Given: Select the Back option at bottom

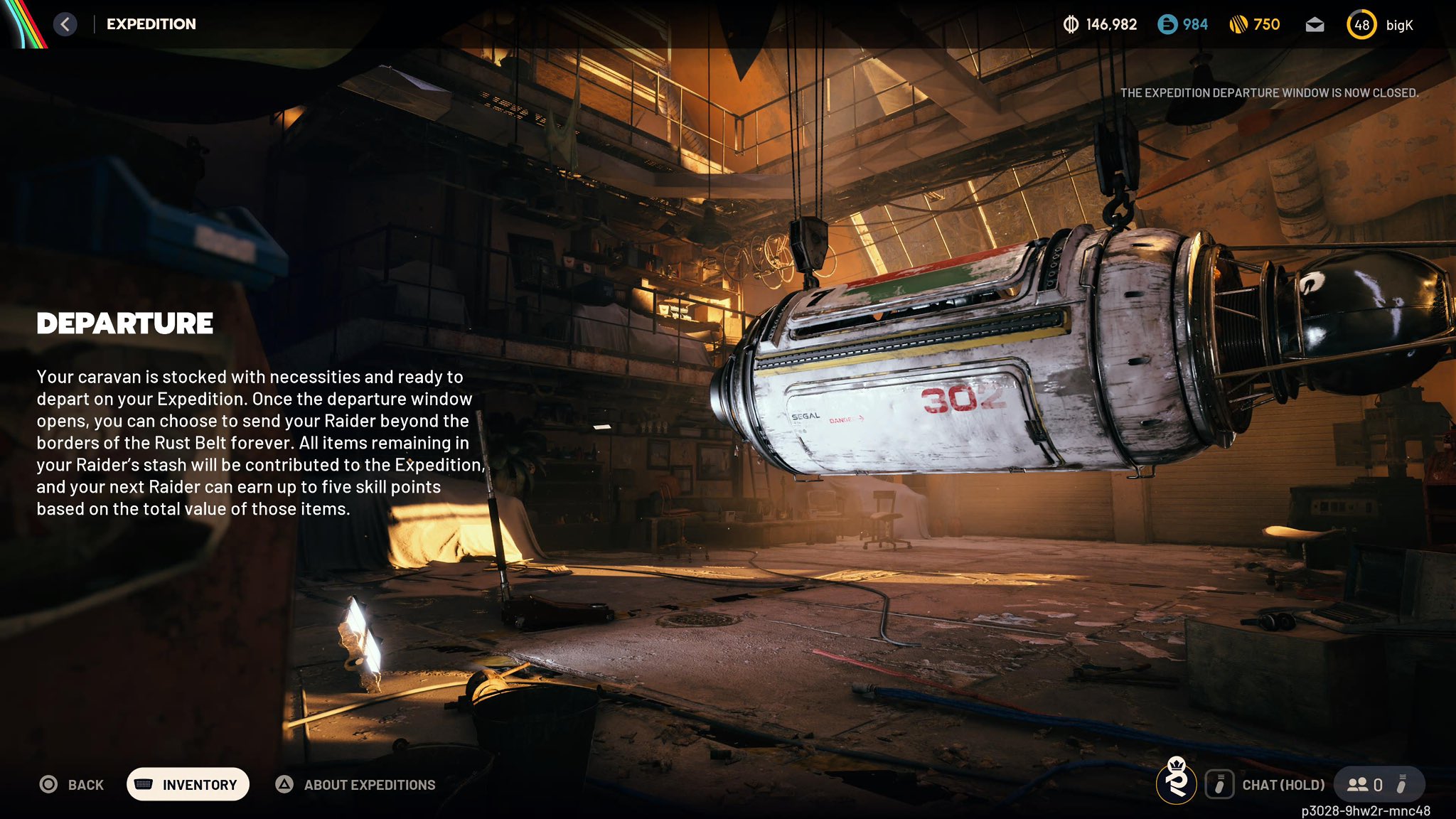Looking at the screenshot, I should pos(72,785).
